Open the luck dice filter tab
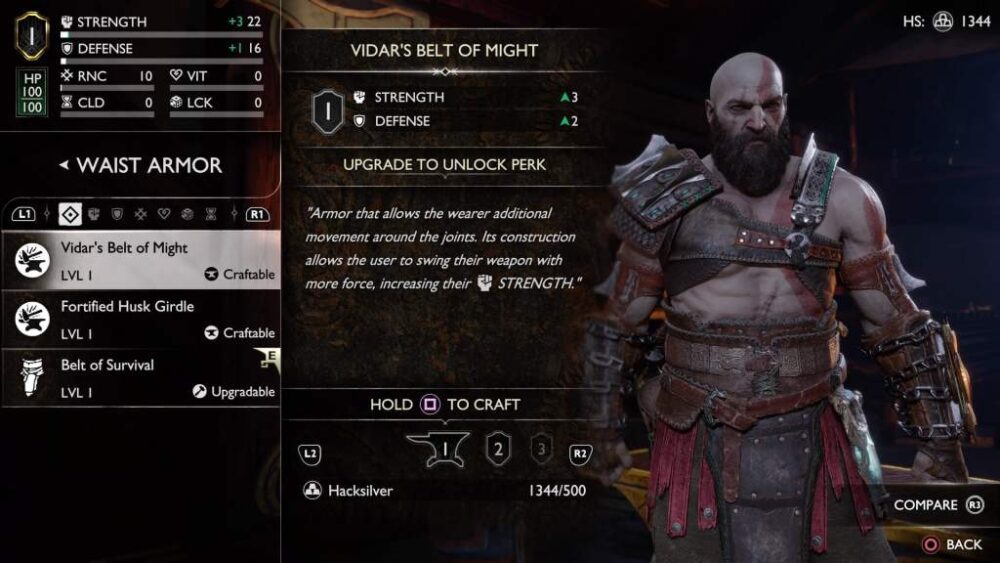Viewport: 1000px width, 563px height. pyautogui.click(x=187, y=213)
